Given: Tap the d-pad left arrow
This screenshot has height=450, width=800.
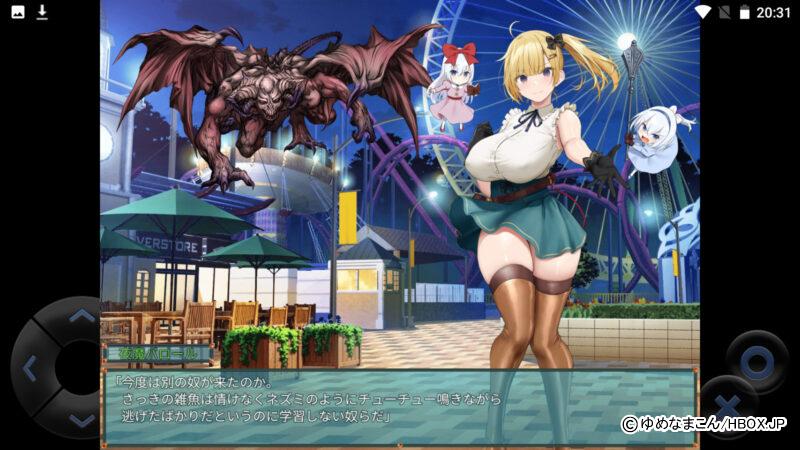Looking at the screenshot, I should [30, 368].
